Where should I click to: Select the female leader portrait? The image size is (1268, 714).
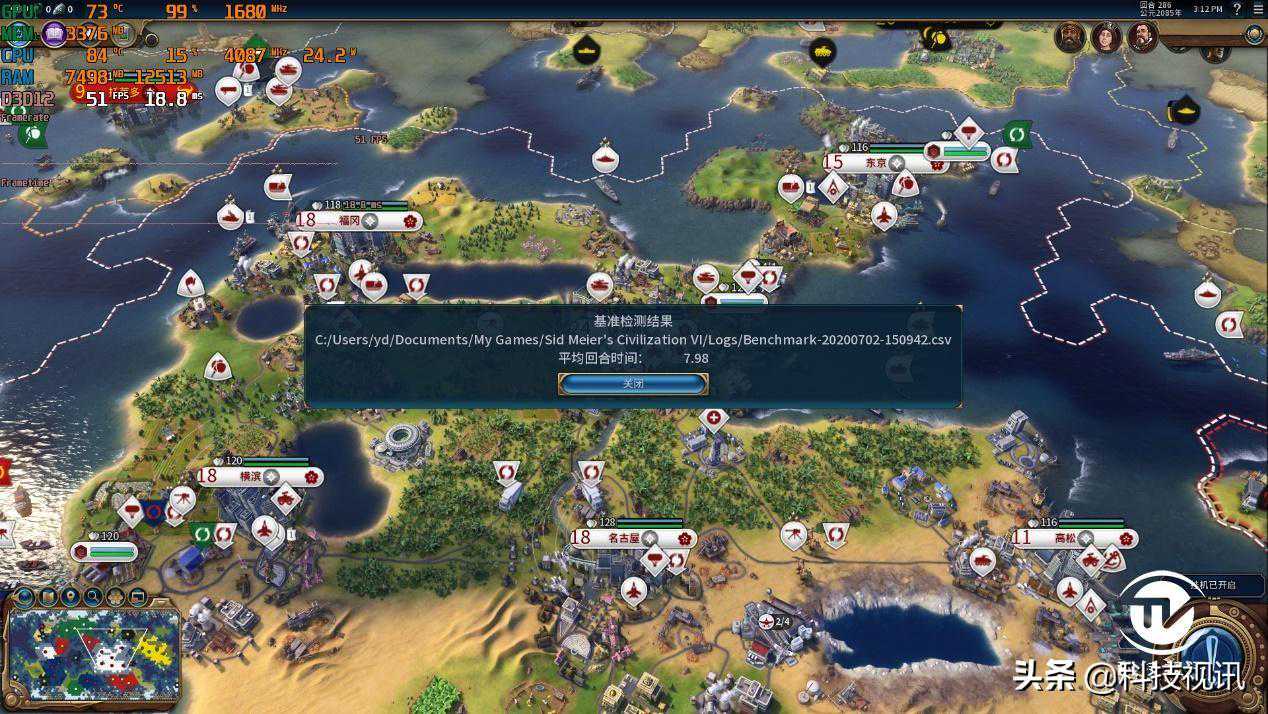(x=1106, y=38)
